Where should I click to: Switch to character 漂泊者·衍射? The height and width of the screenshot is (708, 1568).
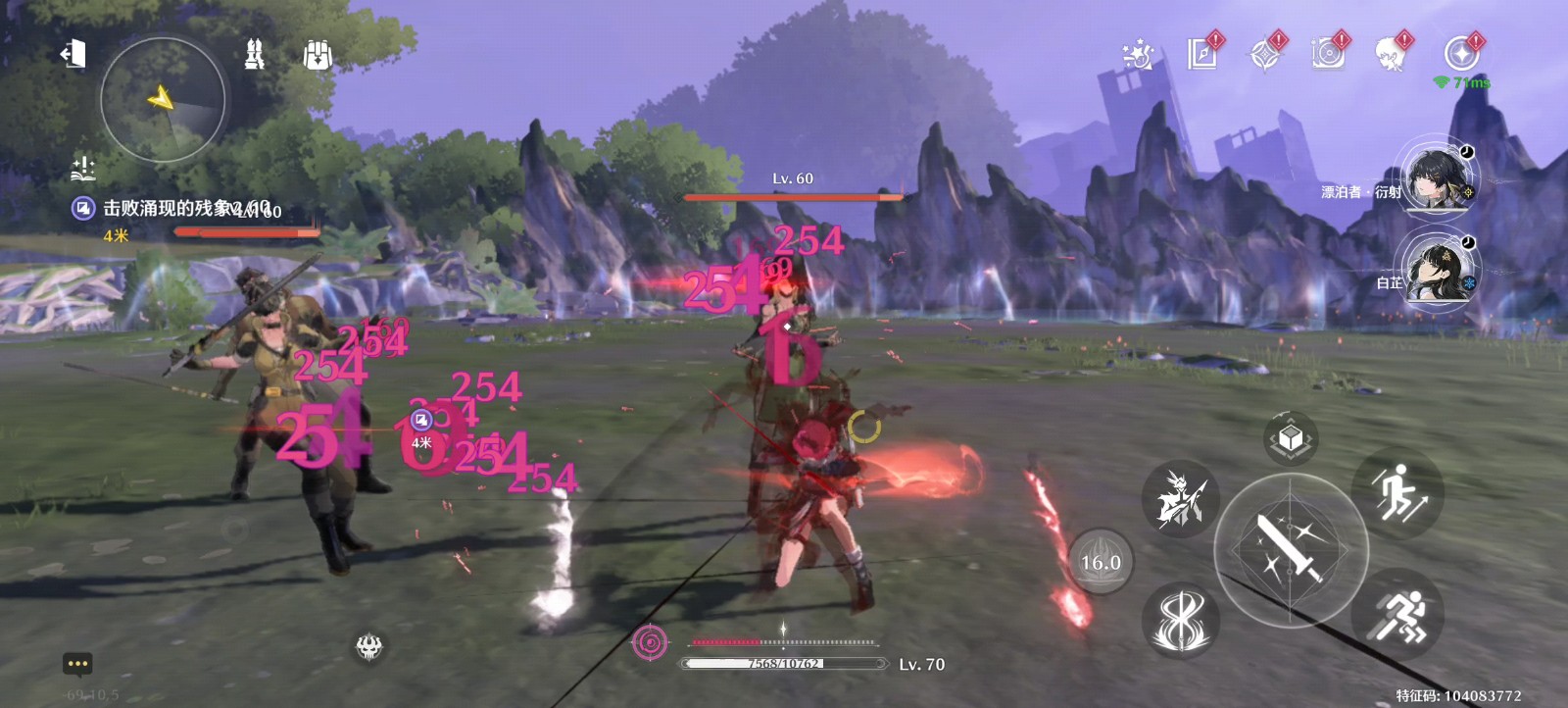[1438, 180]
